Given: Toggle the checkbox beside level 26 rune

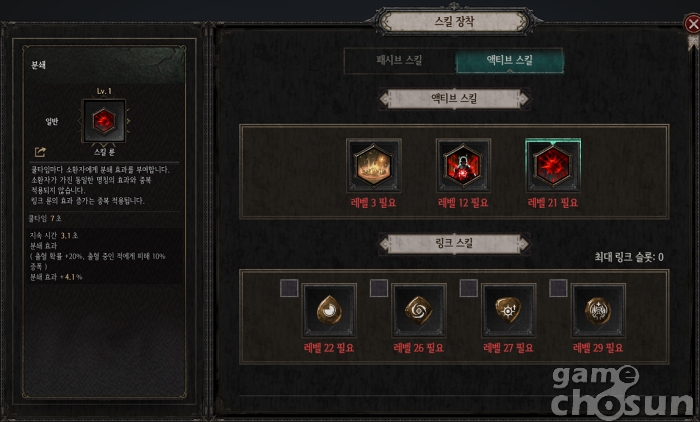Looking at the screenshot, I should [379, 288].
